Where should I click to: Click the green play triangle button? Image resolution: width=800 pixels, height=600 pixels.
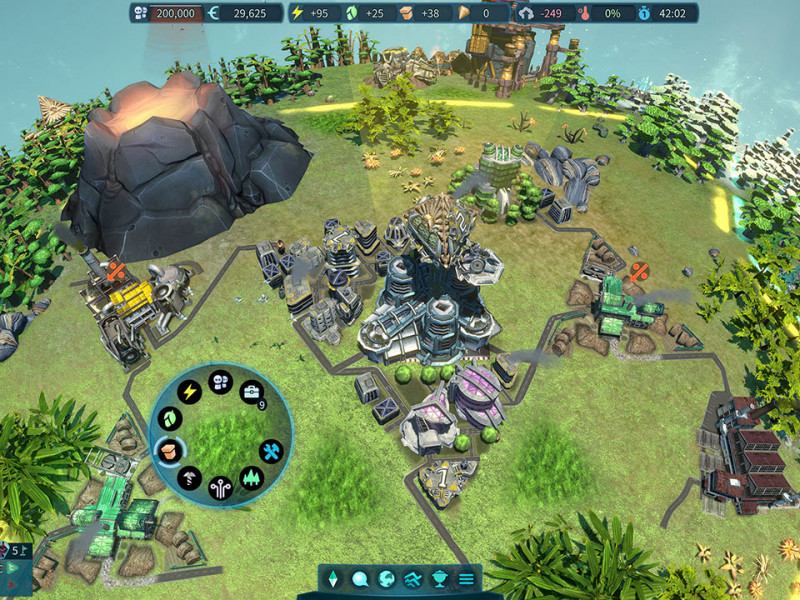click(x=12, y=566)
